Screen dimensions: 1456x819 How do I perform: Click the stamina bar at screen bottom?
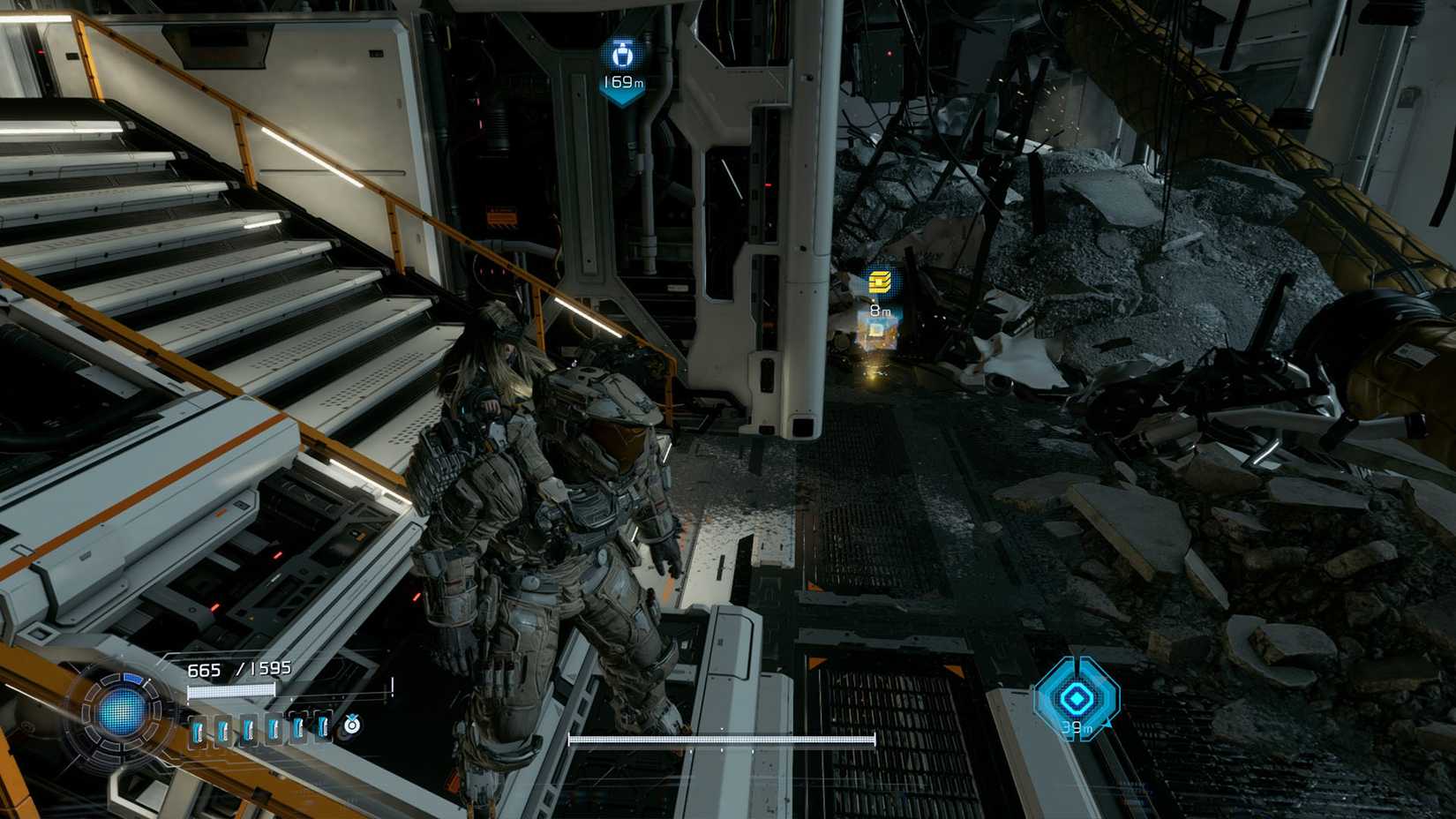(x=722, y=738)
